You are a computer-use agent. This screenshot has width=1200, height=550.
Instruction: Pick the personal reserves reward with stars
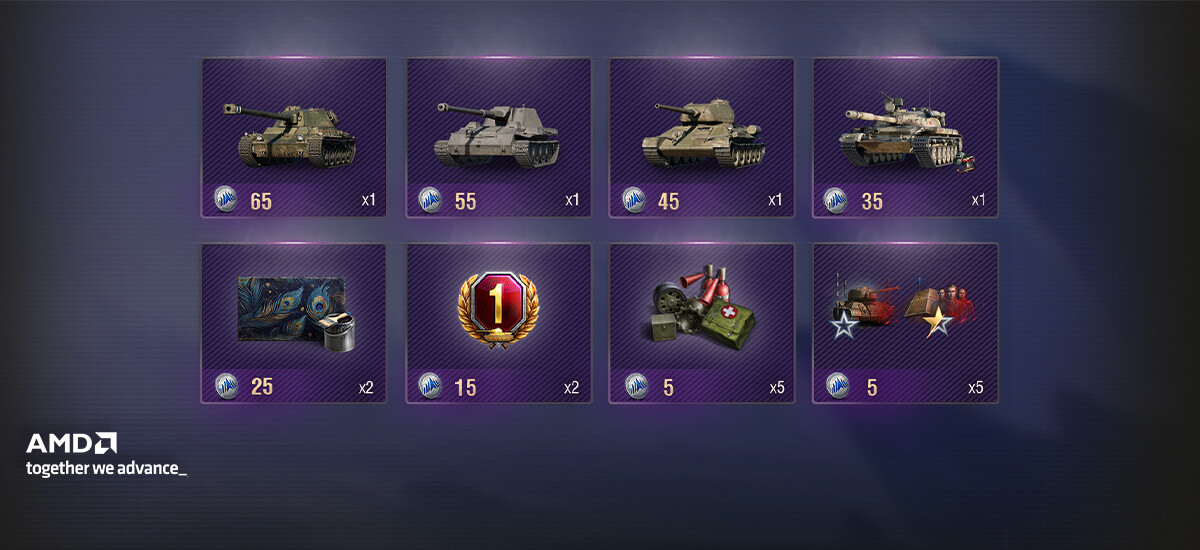[905, 322]
